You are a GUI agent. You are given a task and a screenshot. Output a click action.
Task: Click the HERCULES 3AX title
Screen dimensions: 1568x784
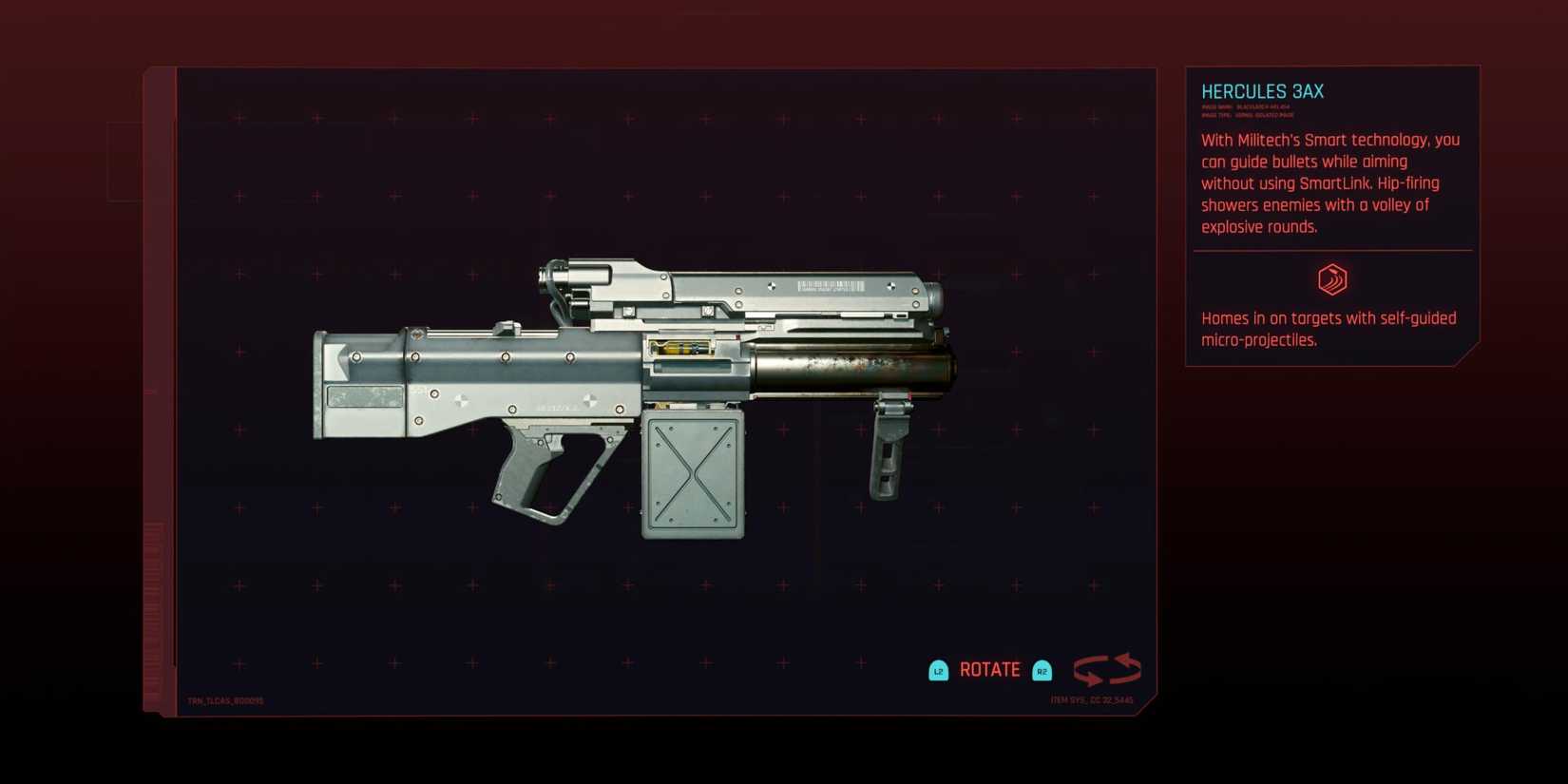click(1262, 92)
